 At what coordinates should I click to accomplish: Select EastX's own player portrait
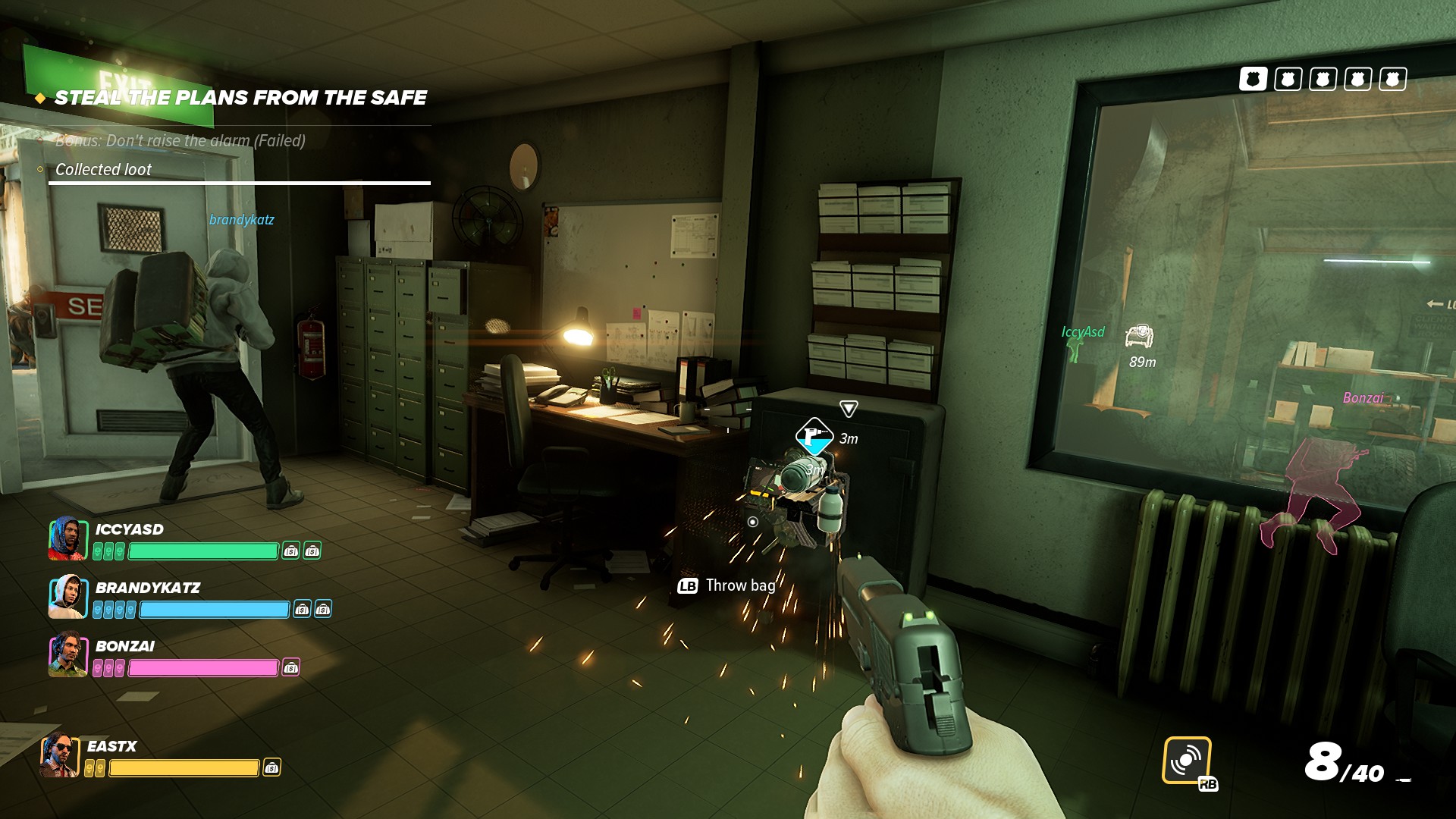[x=60, y=756]
